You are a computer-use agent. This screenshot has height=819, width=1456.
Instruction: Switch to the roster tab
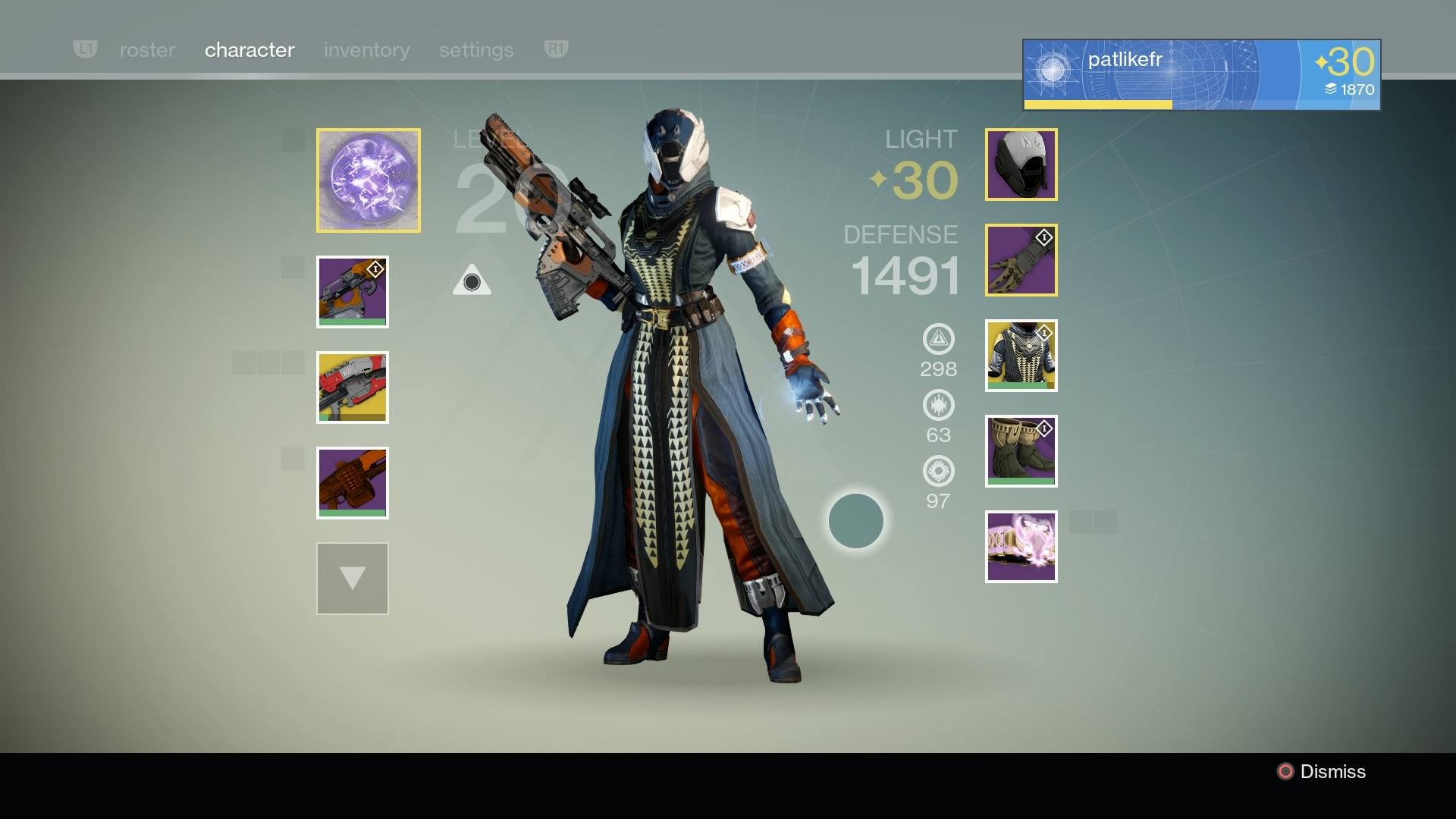[x=147, y=50]
